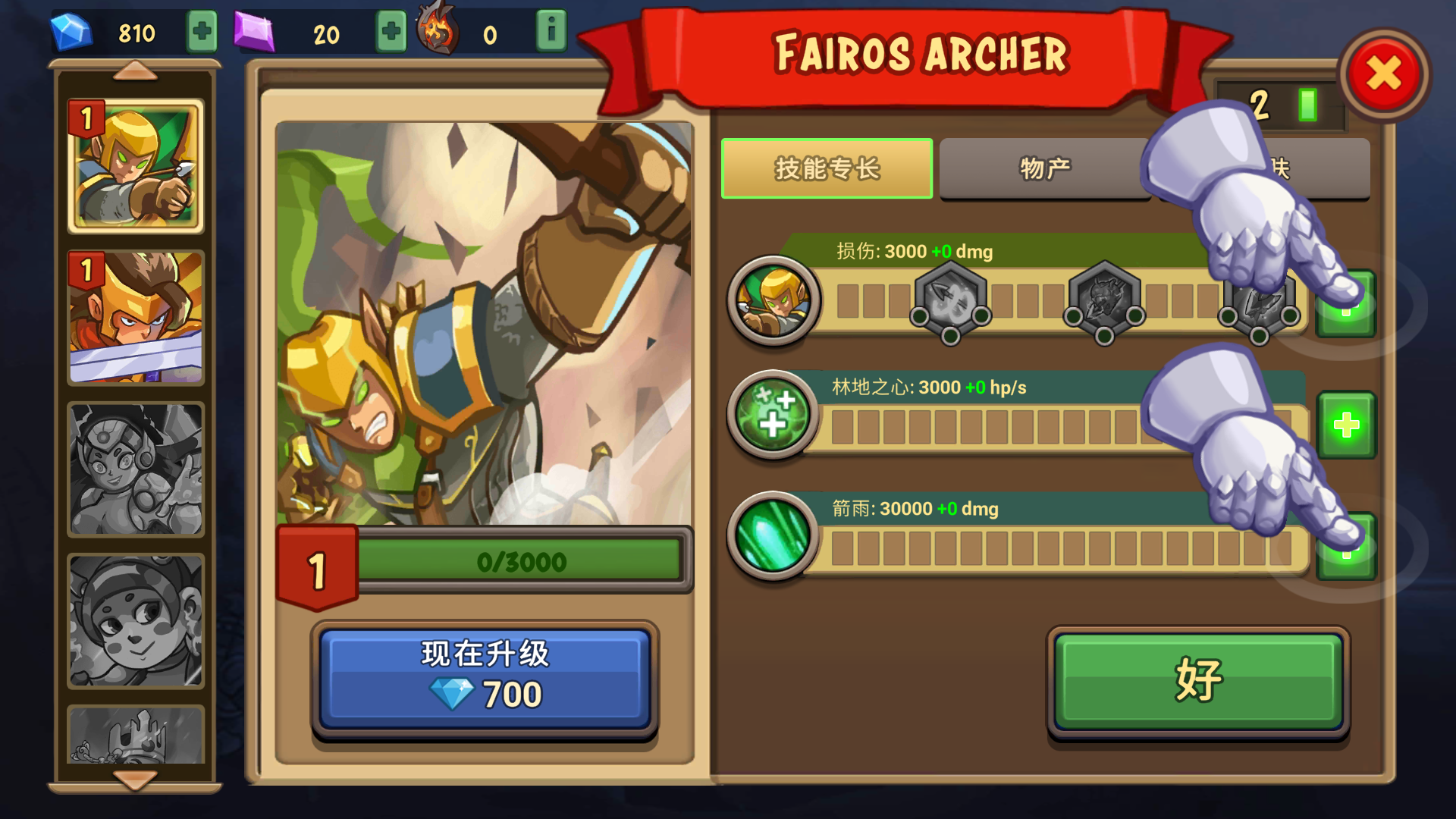This screenshot has width=1456, height=819.
Task: Increase 林地之心 skill with plus button
Action: tap(1346, 425)
